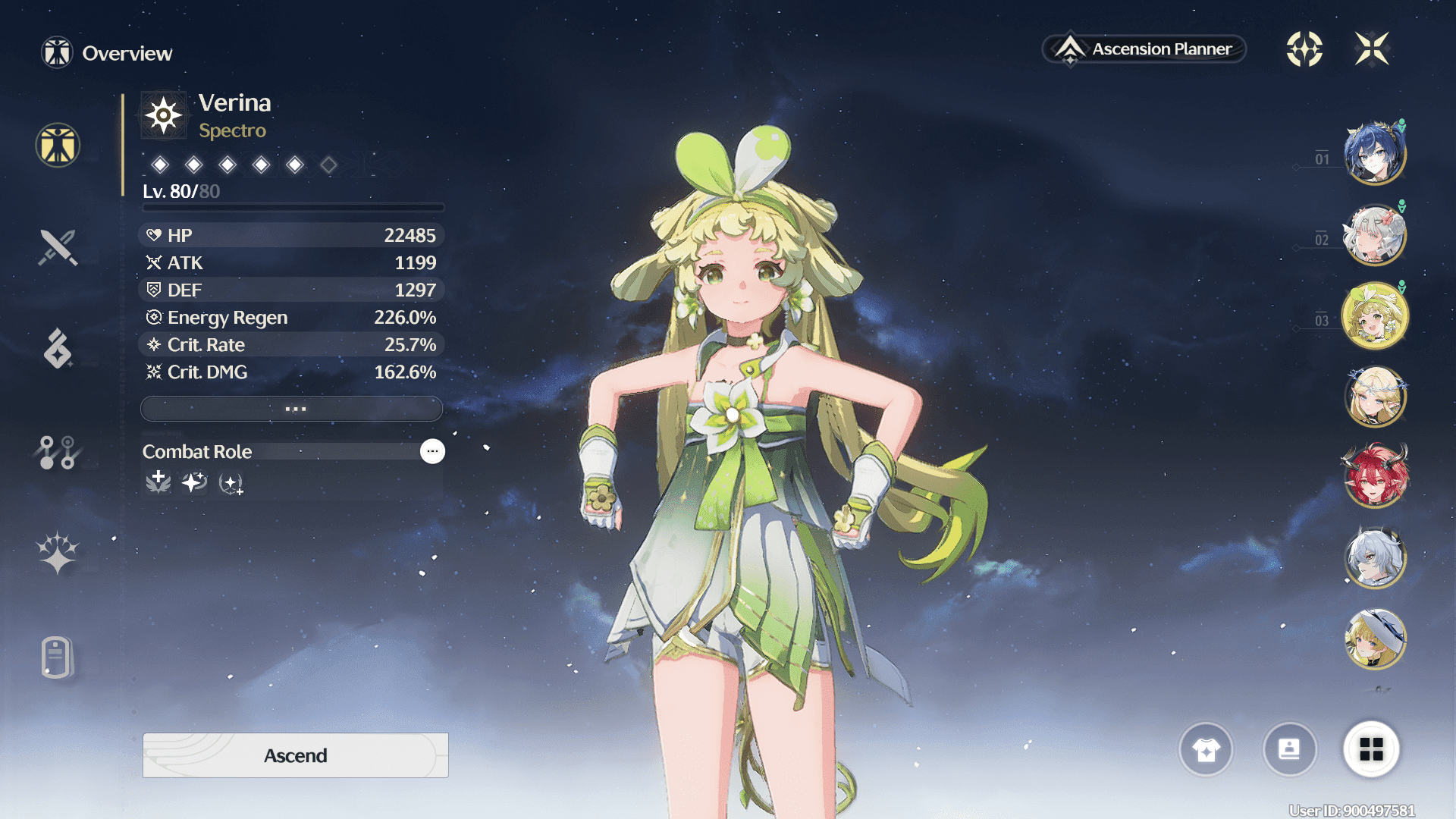
Task: Show Combat Role details
Action: click(432, 451)
